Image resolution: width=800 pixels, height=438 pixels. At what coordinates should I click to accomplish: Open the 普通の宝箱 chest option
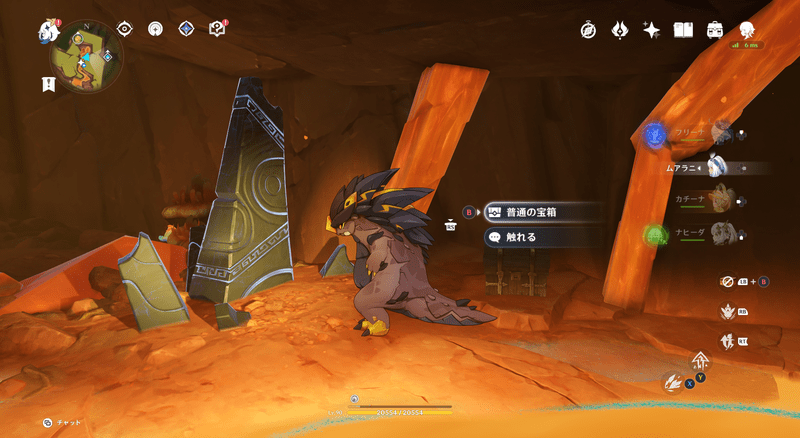[544, 212]
